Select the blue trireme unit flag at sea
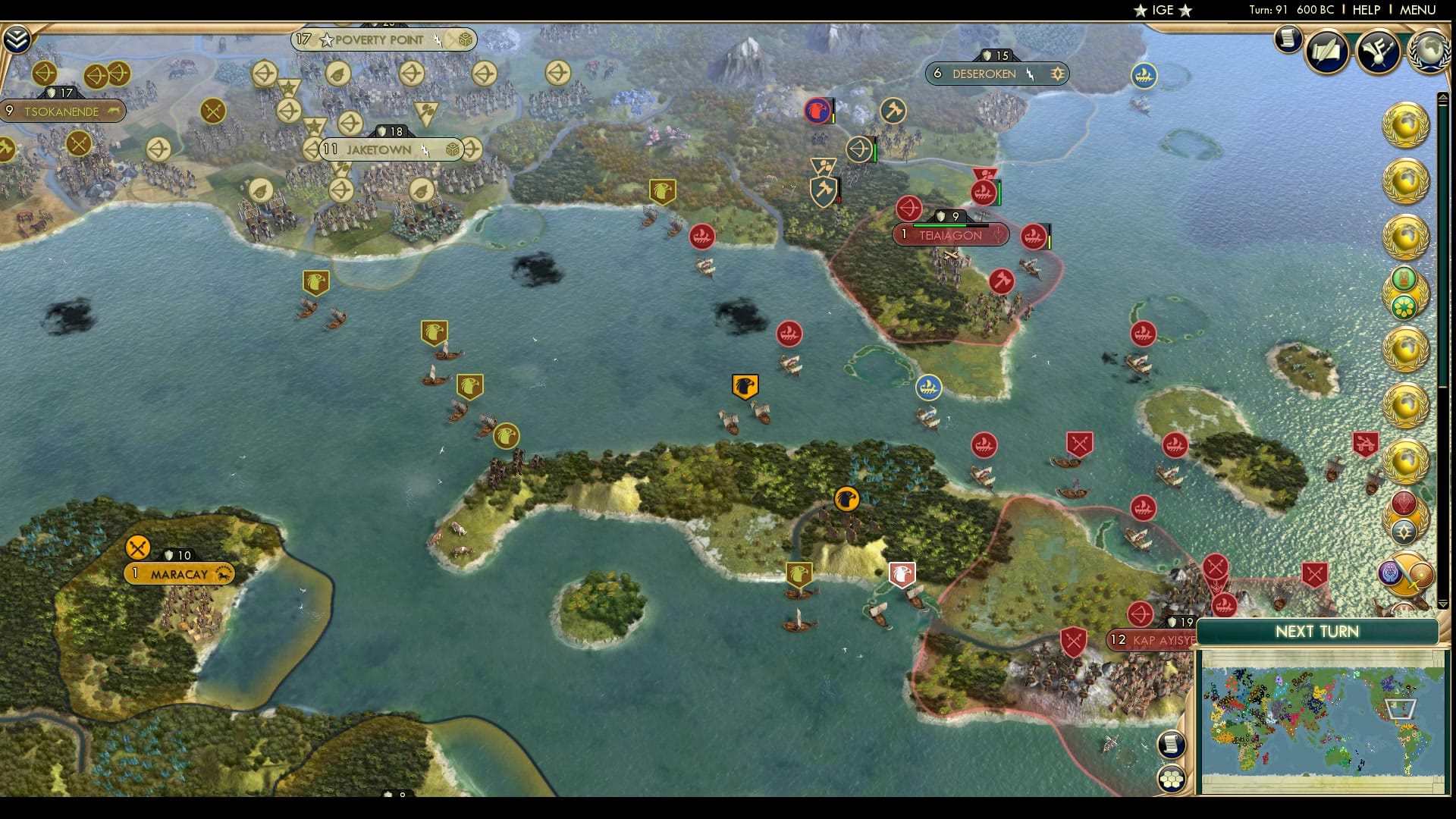The image size is (1456, 819). click(927, 386)
